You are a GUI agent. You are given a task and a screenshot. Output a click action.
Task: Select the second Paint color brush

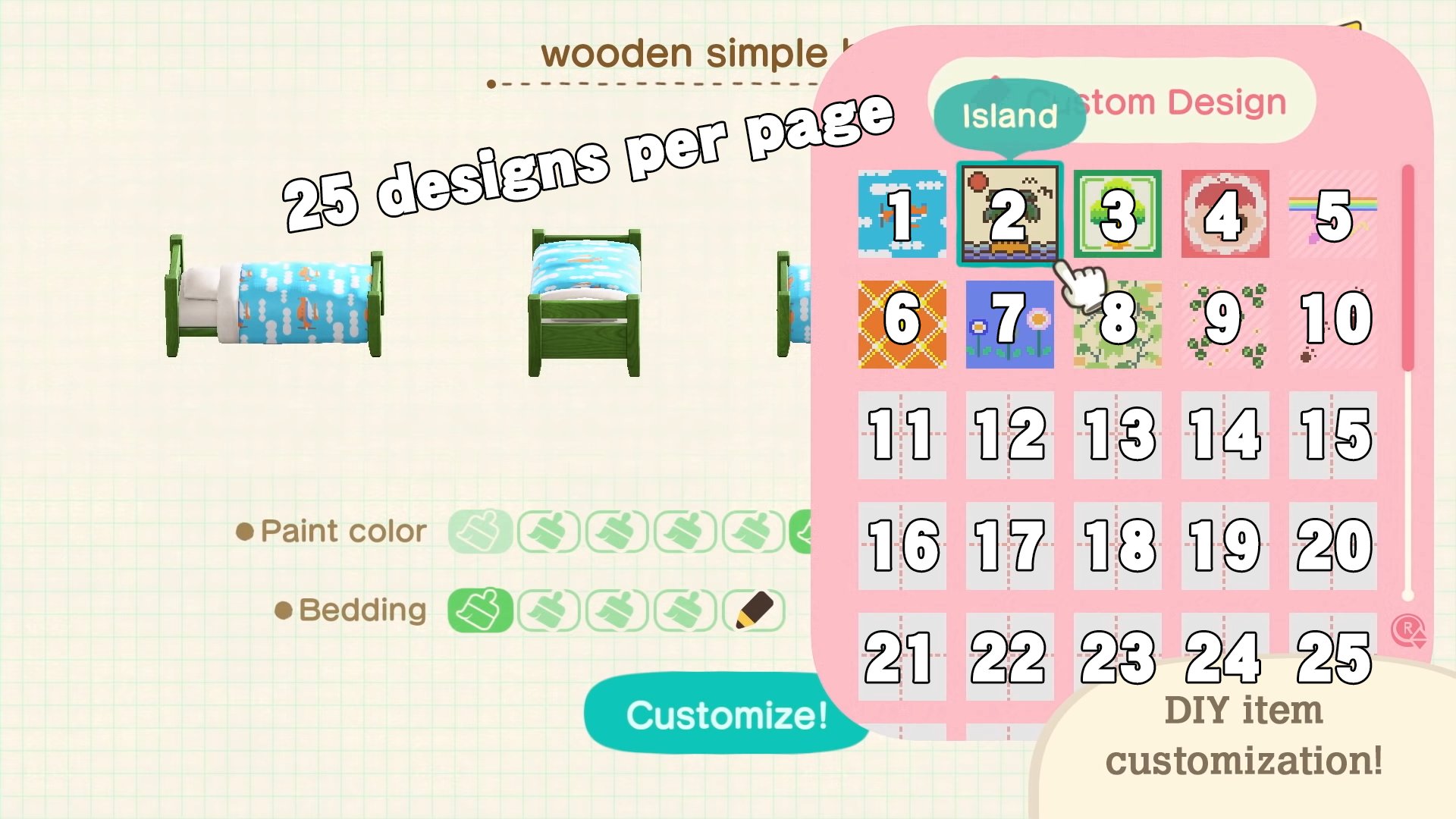point(548,531)
